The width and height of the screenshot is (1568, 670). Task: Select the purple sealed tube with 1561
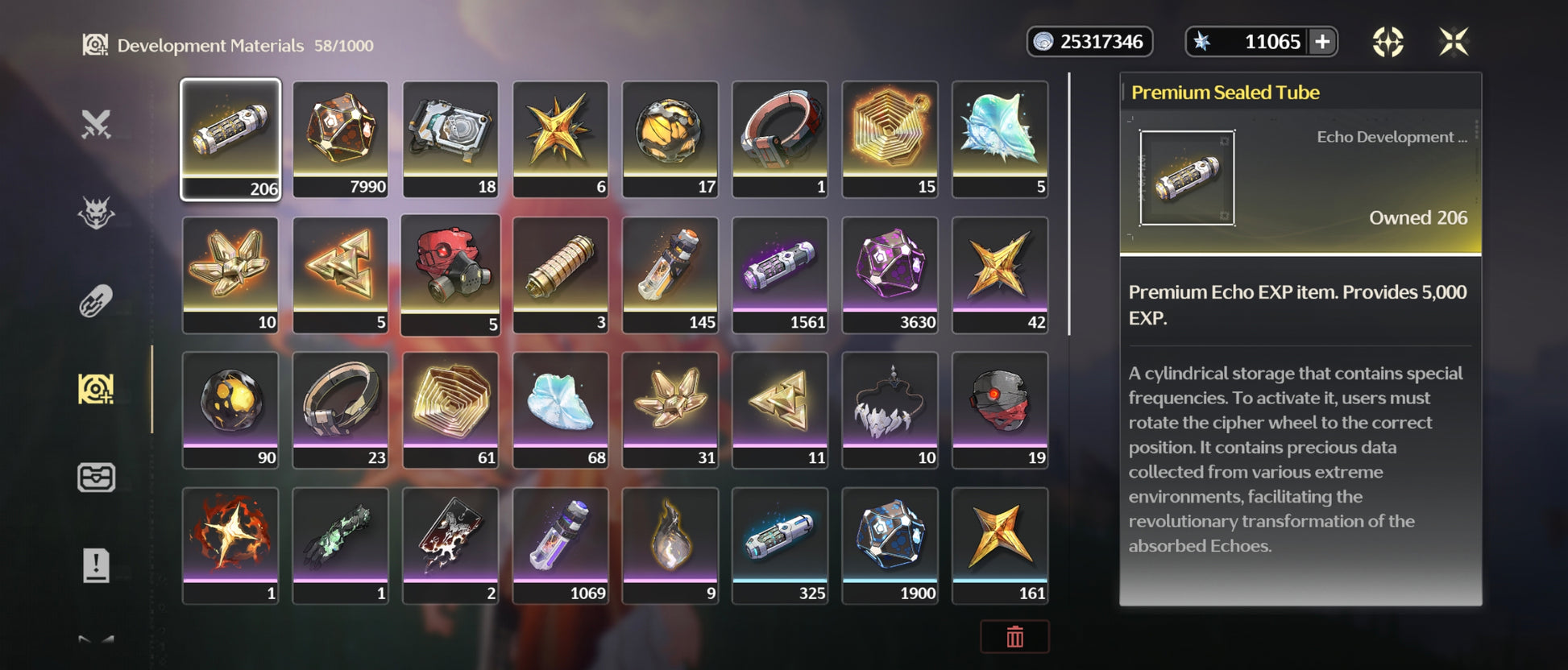pos(780,274)
